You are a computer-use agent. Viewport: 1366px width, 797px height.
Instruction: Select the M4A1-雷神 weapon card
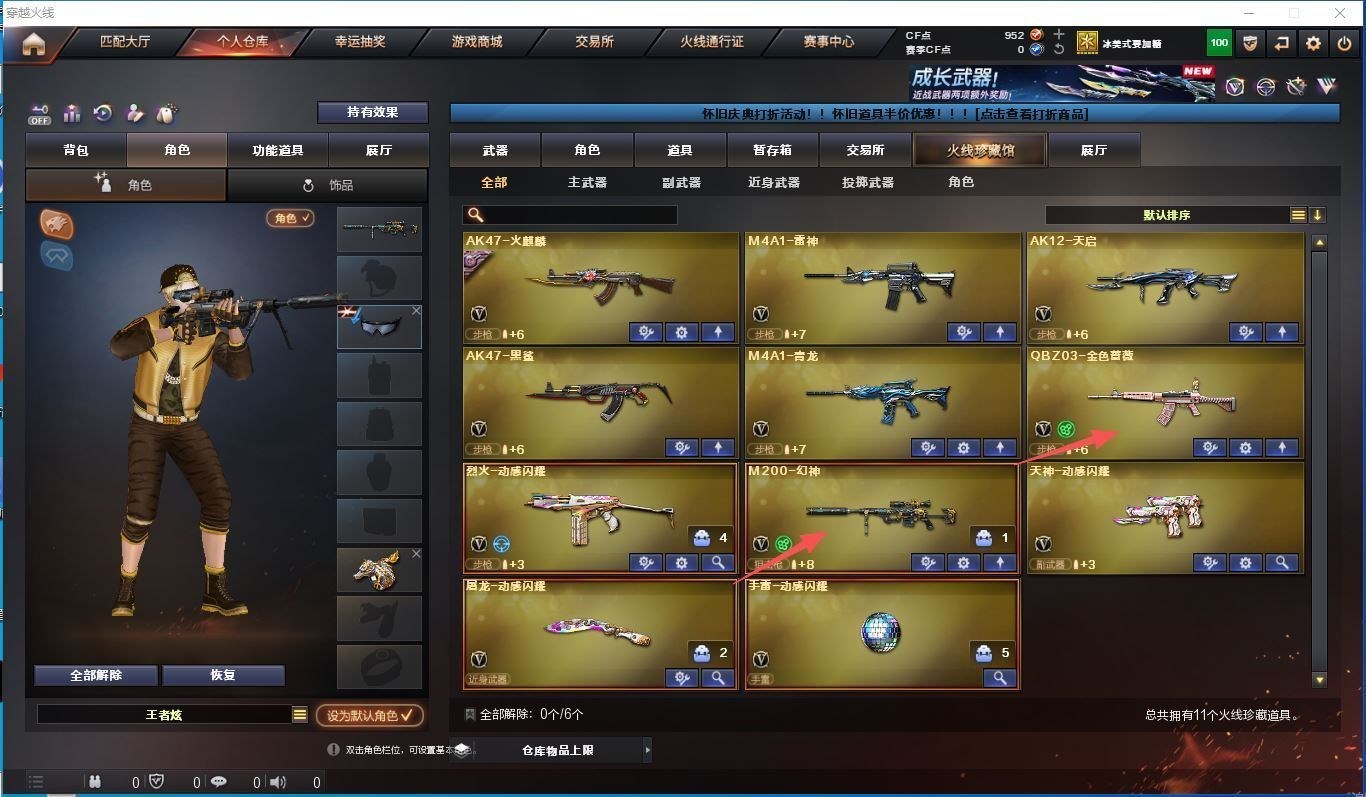[x=882, y=287]
